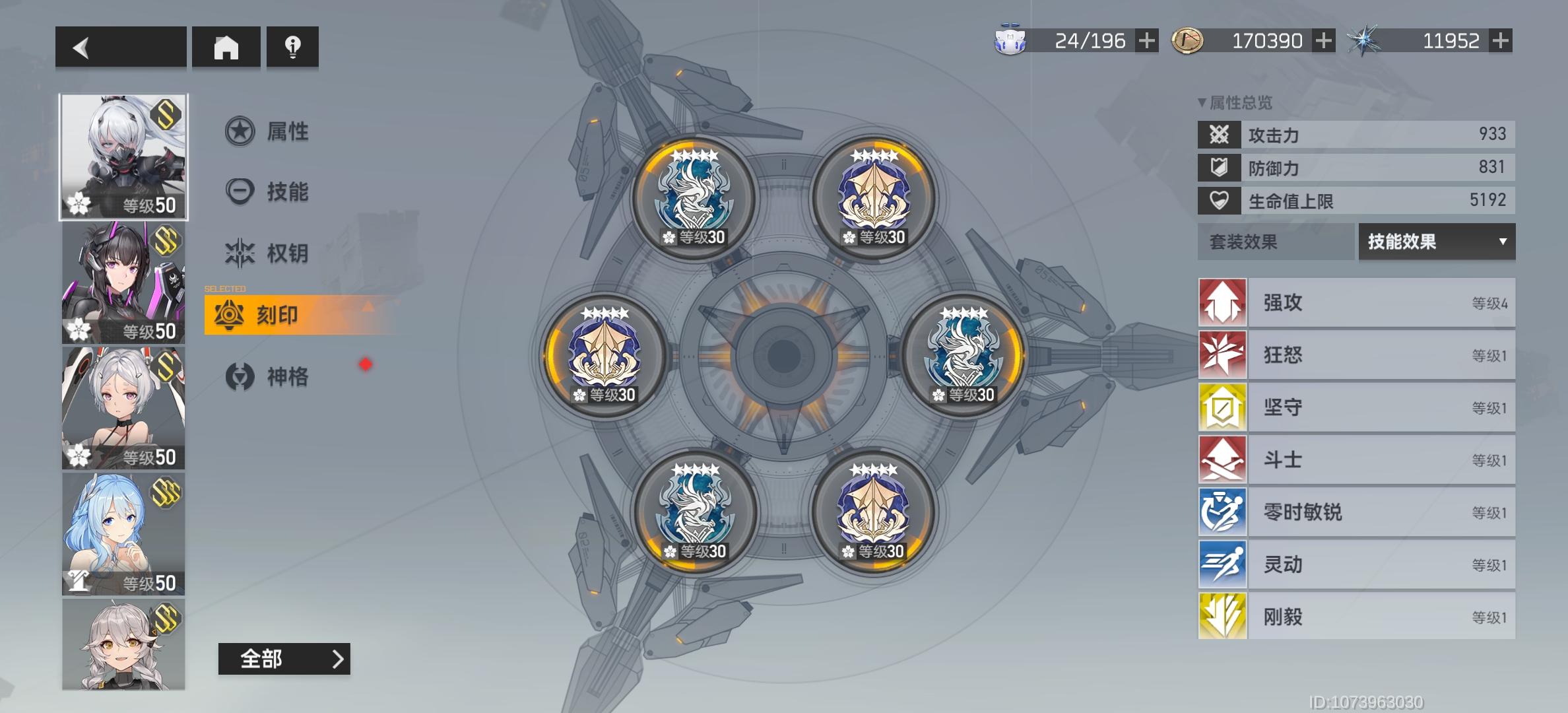Click the 强攻 skill effect icon
Screen dimensions: 1568x713
1222,303
